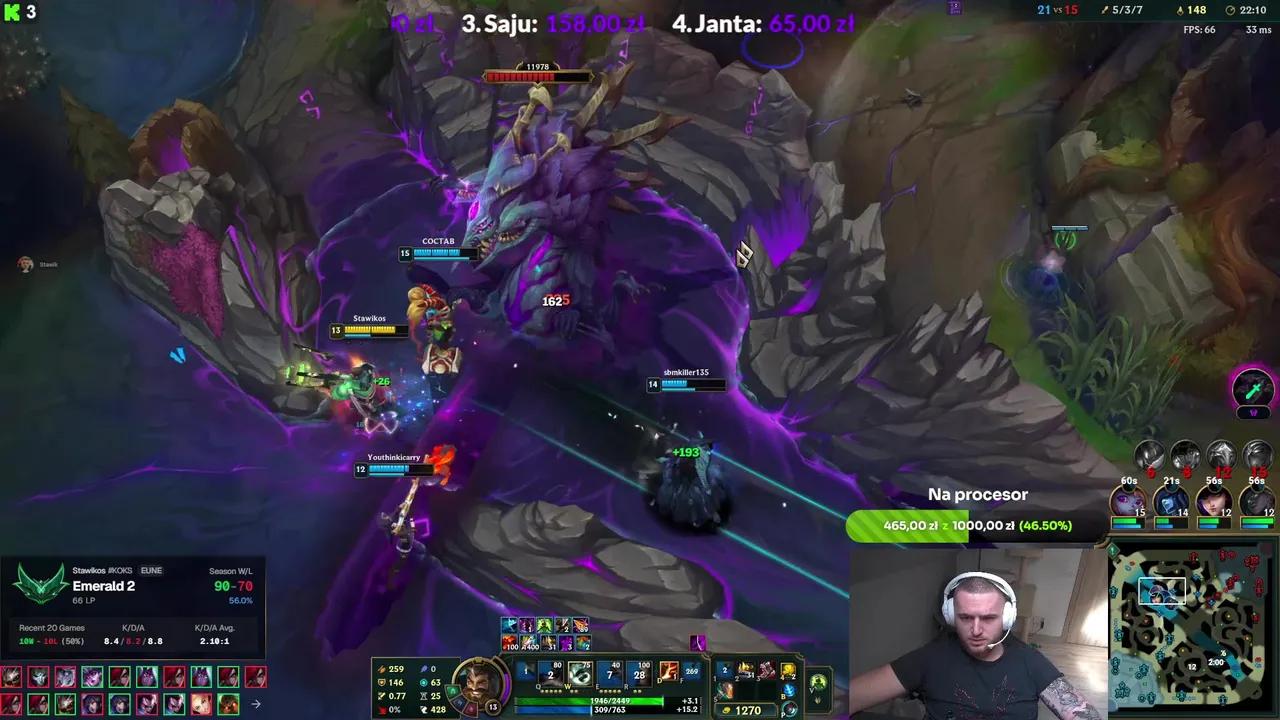The width and height of the screenshot is (1280, 720).
Task: Click the armor stat icon showing 146
Action: click(382, 682)
